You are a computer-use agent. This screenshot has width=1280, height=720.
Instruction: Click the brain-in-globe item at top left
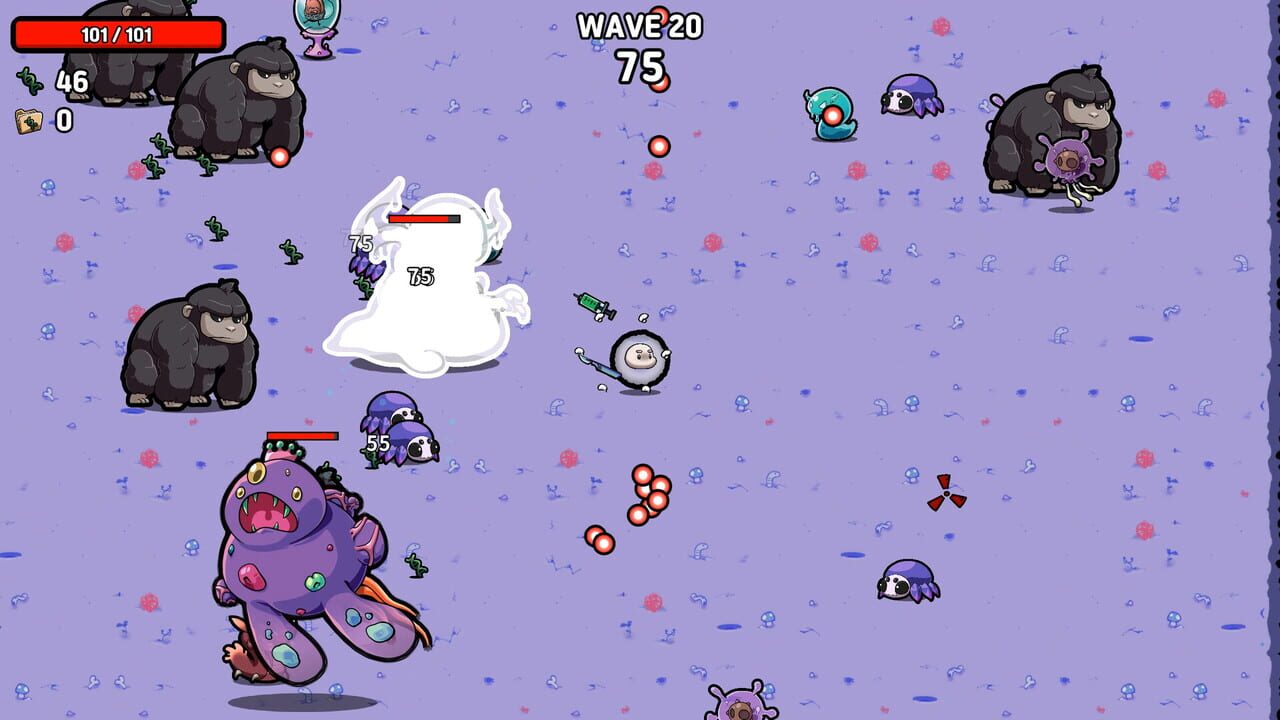coord(318,20)
